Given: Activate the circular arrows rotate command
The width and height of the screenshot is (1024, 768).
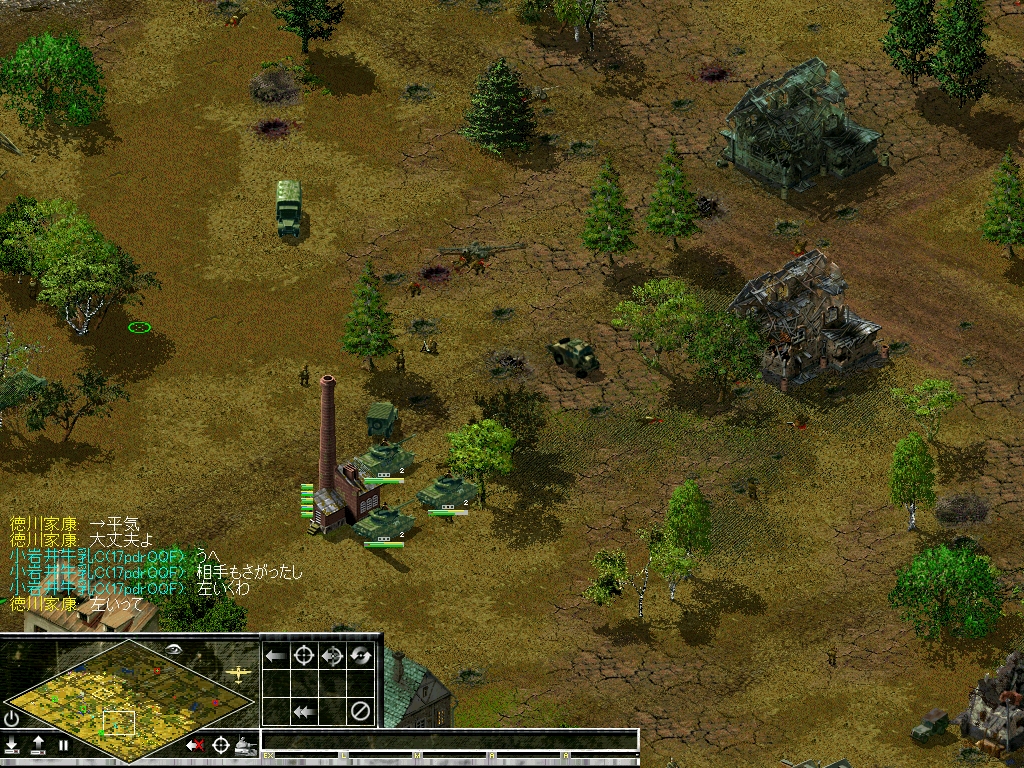Looking at the screenshot, I should click(361, 656).
